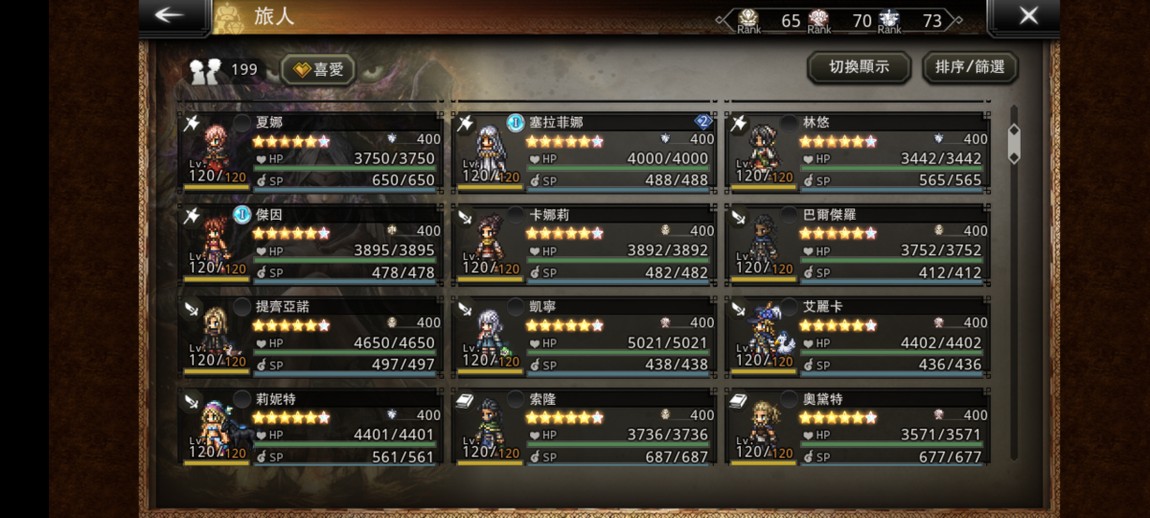Go back using the arrow button
Screen dimensions: 1150x518
click(x=170, y=15)
